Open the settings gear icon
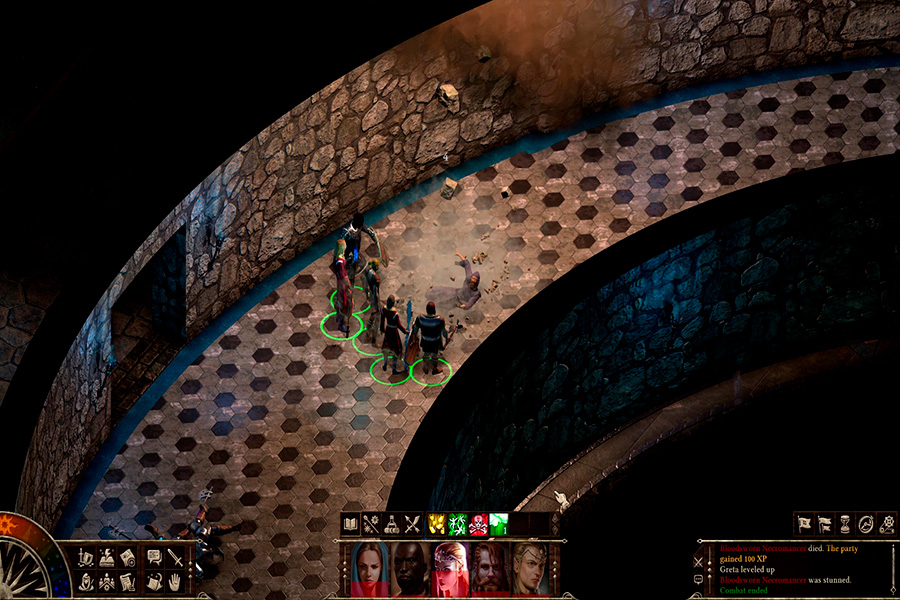 click(887, 523)
